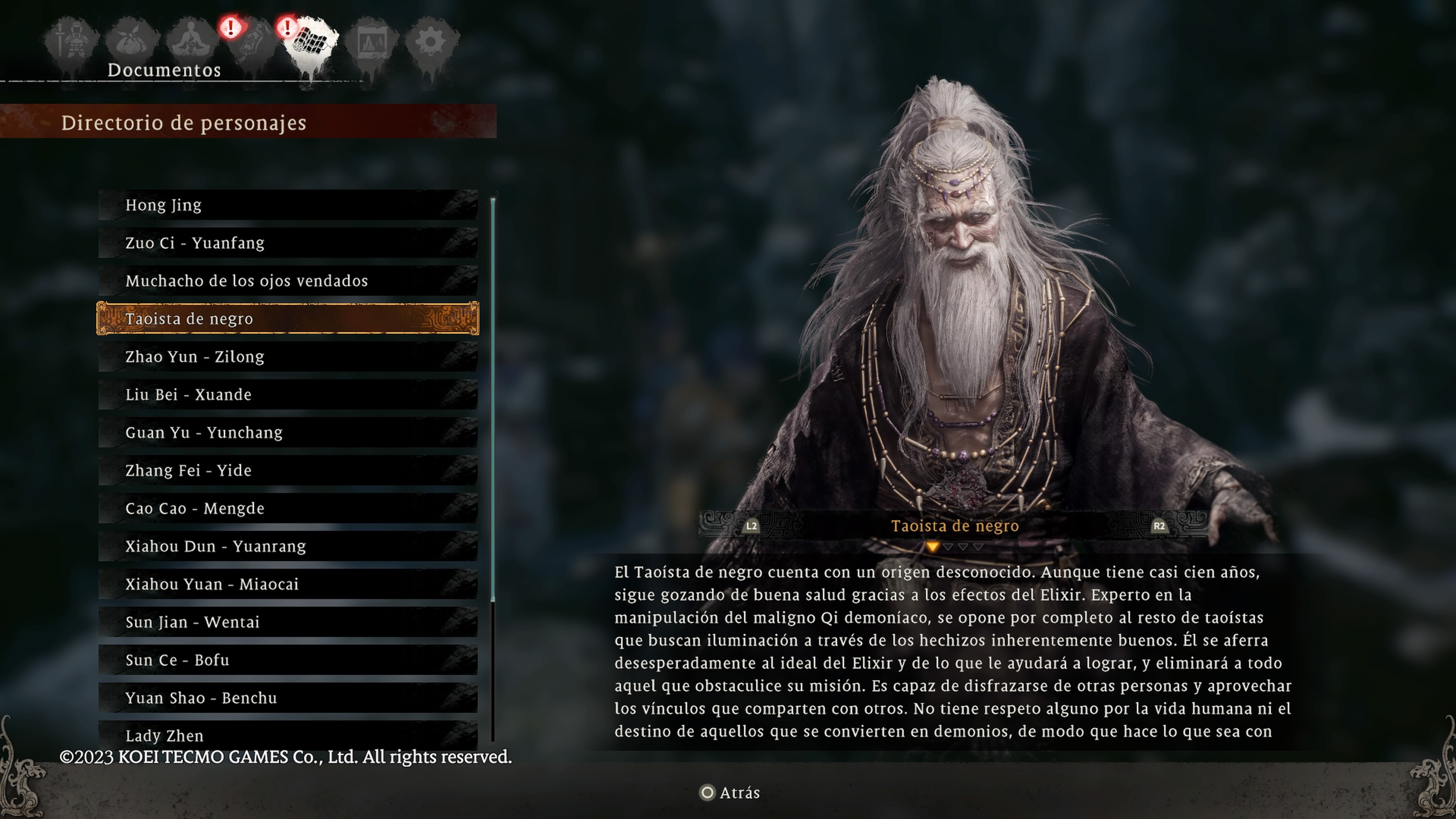The height and width of the screenshot is (819, 1456).
Task: View Zhao Yun - Zilong's profile
Action: (x=288, y=357)
